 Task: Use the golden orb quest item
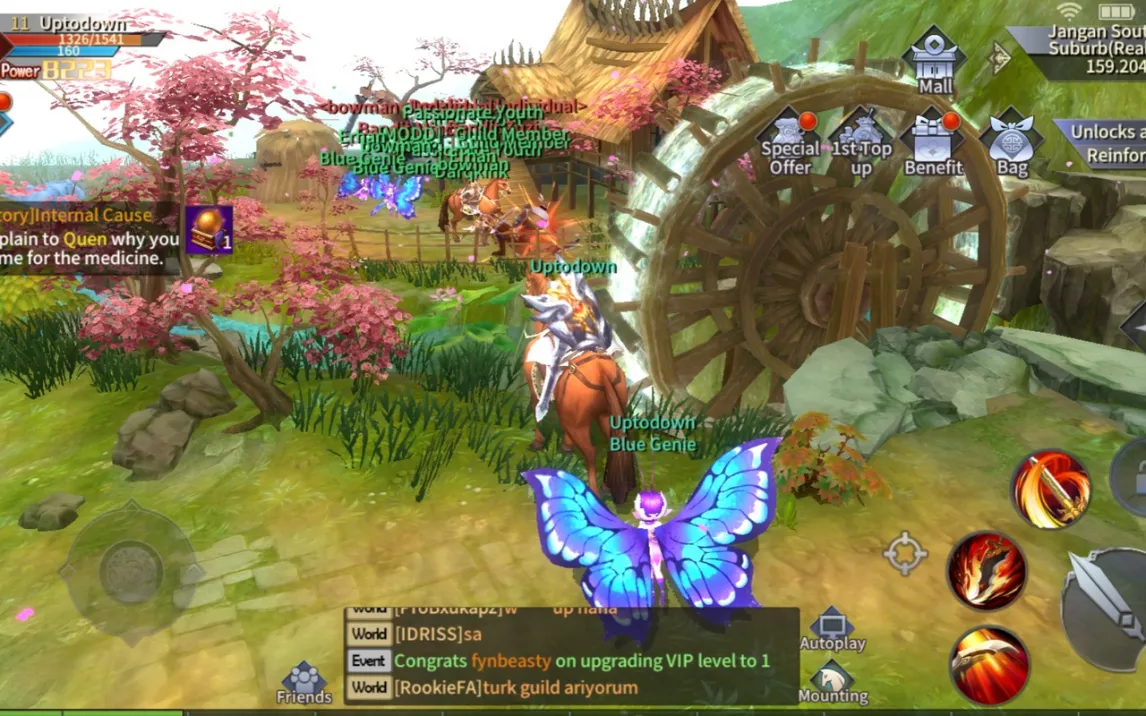(209, 229)
